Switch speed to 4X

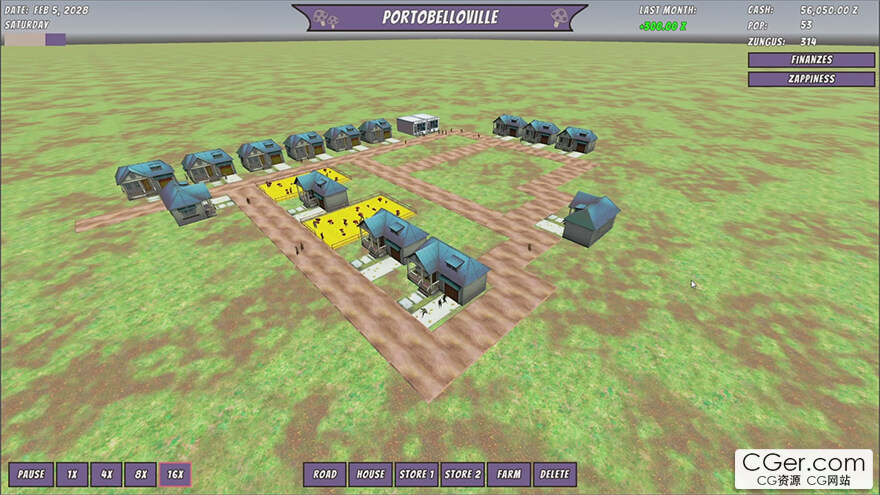coord(106,474)
